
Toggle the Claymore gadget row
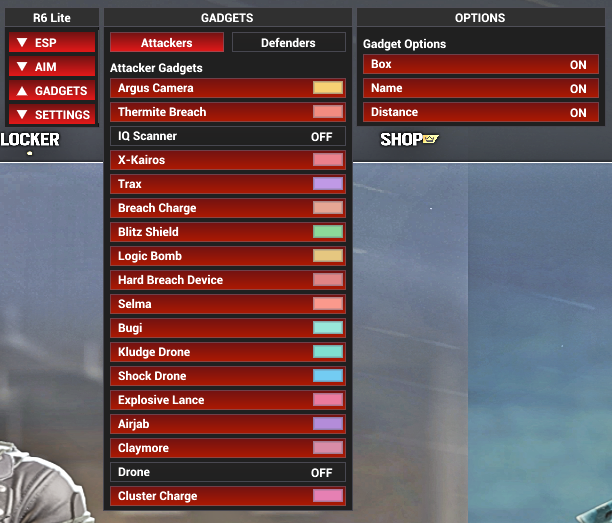click(210, 448)
